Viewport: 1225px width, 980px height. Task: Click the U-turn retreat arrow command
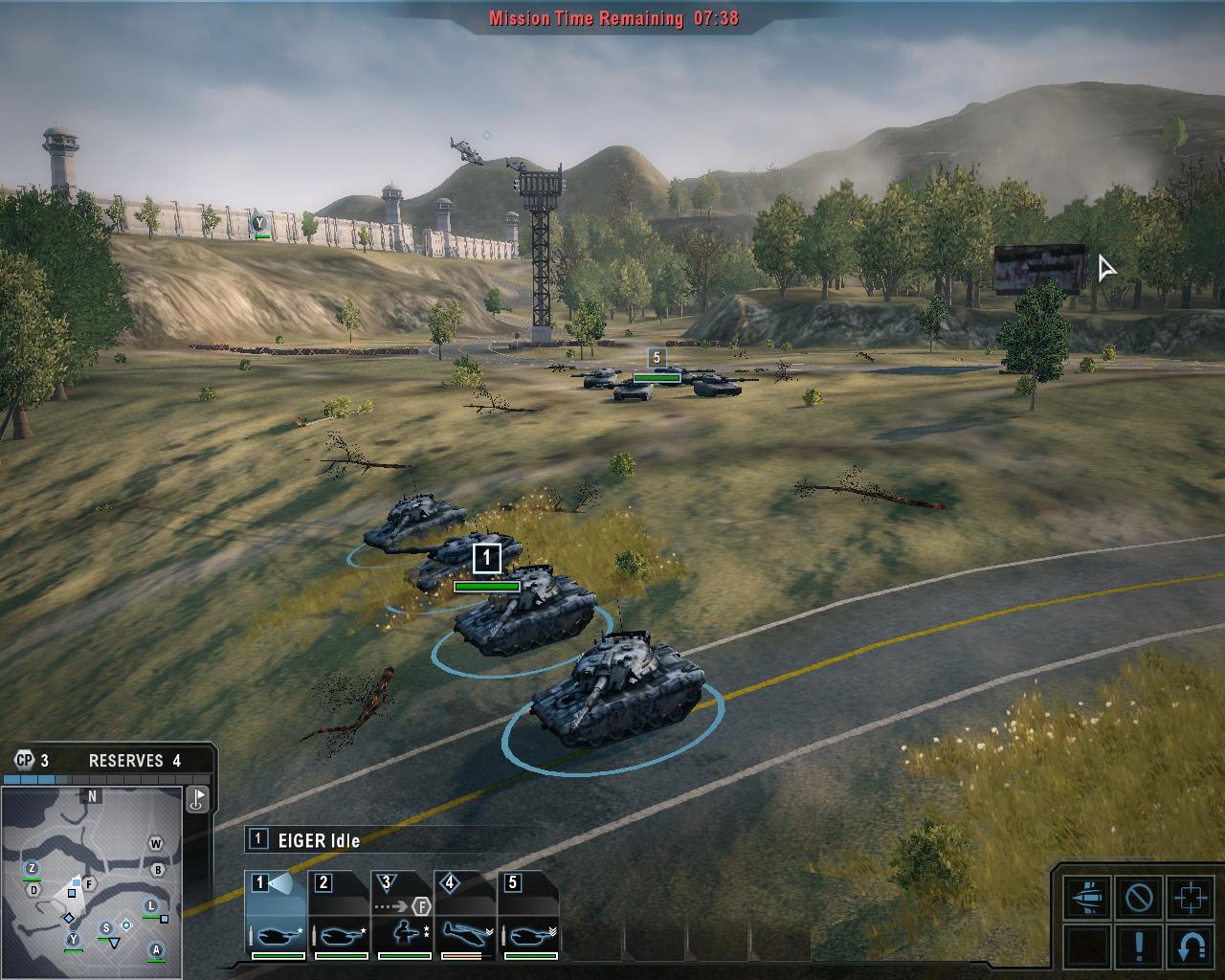click(x=1191, y=946)
